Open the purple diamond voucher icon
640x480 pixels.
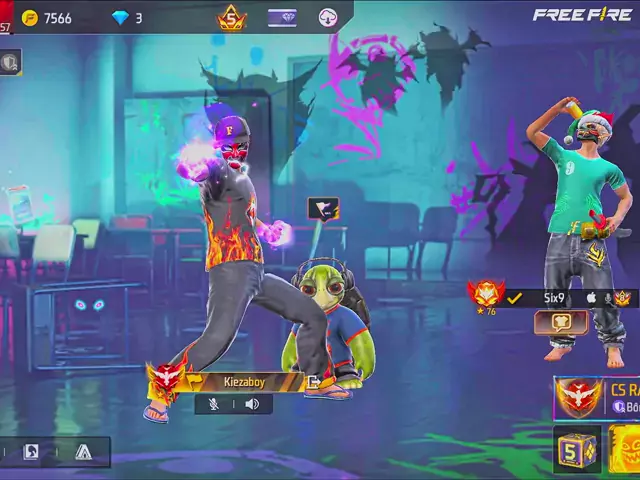[282, 18]
